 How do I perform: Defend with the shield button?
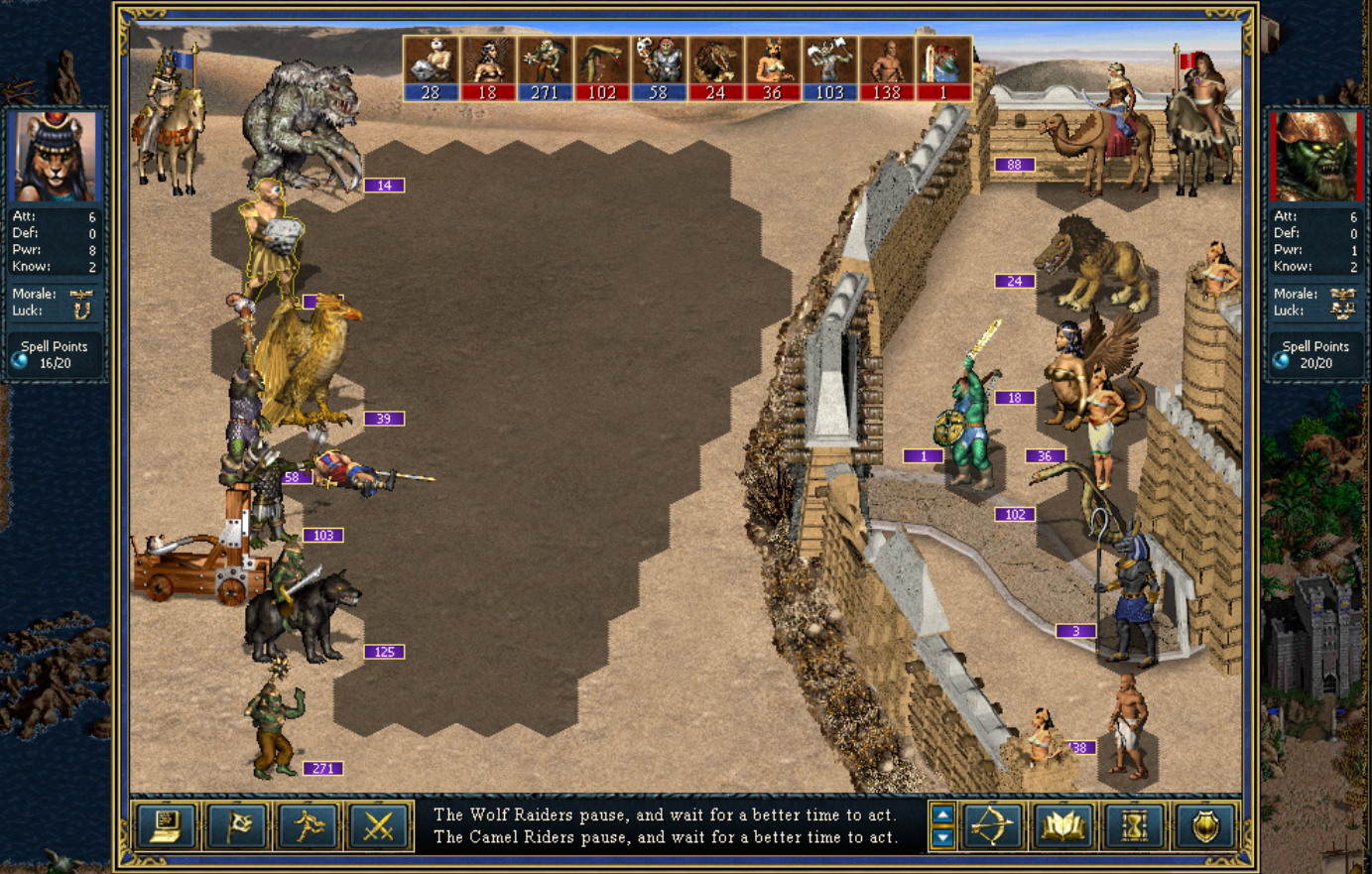click(1205, 825)
